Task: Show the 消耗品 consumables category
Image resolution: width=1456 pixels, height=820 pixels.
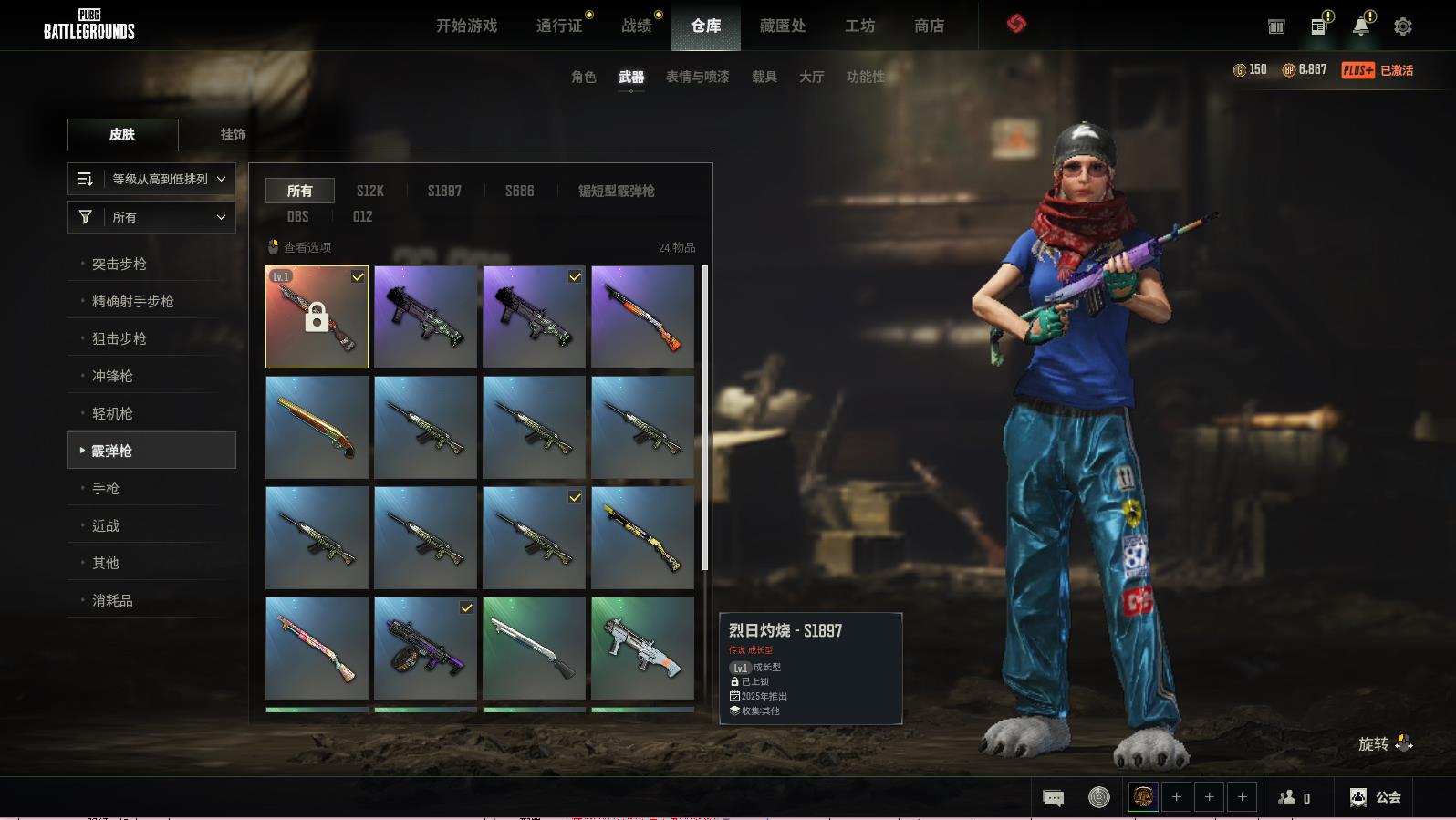Action: tap(112, 600)
